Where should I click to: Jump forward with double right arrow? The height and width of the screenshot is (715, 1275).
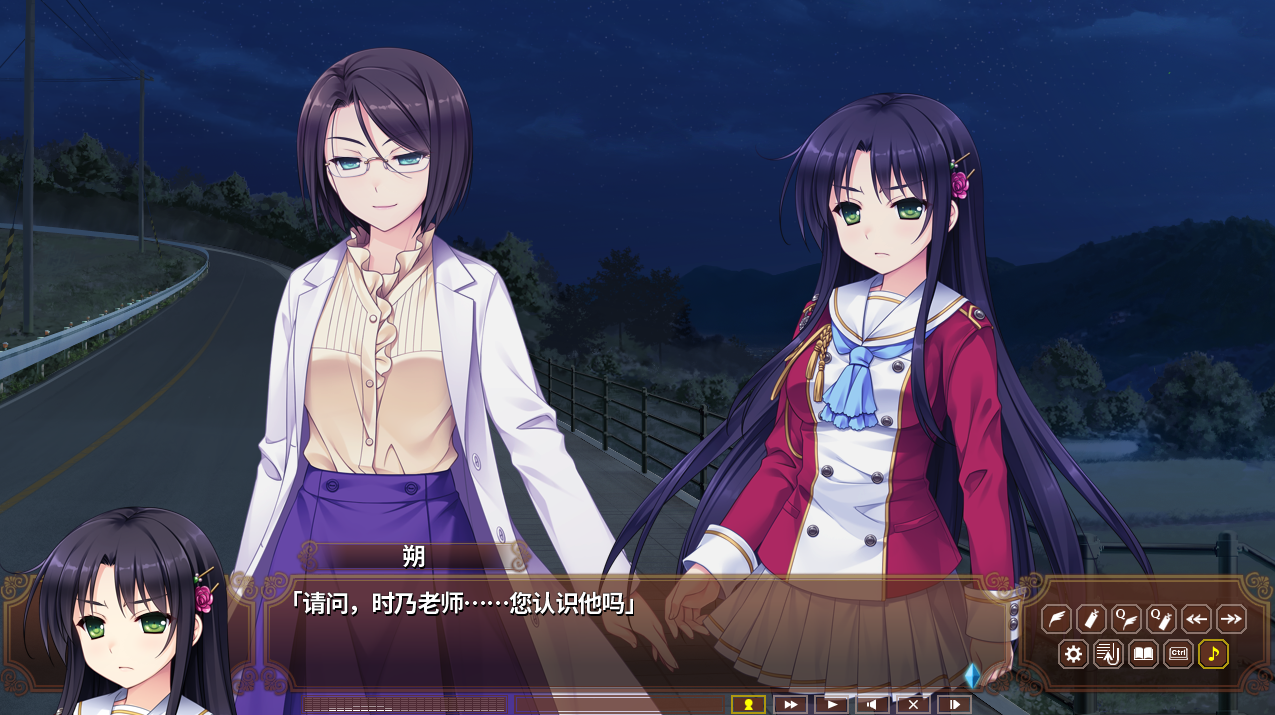pos(1231,620)
